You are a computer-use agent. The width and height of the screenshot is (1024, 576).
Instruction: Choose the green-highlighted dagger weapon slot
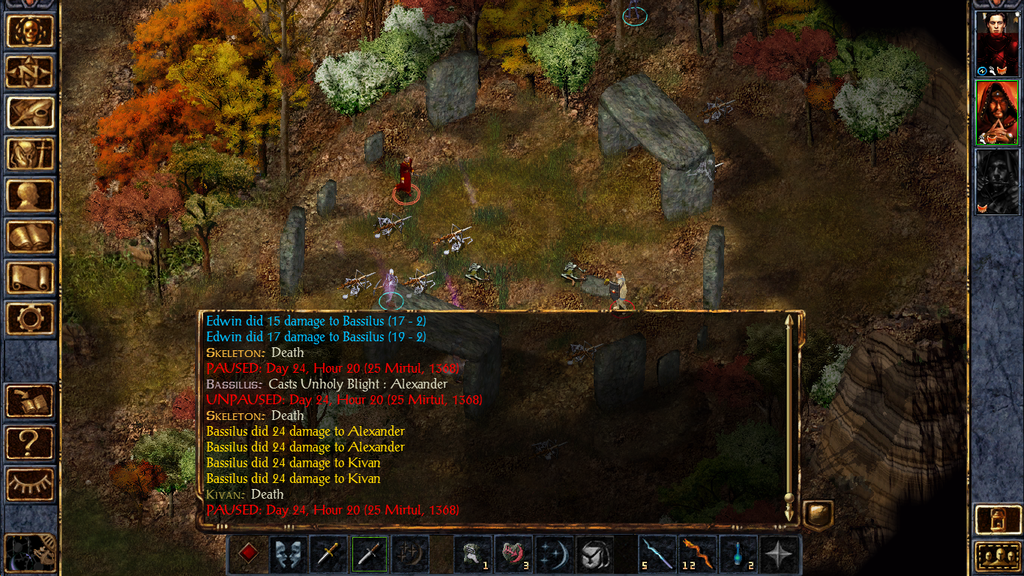pos(369,554)
